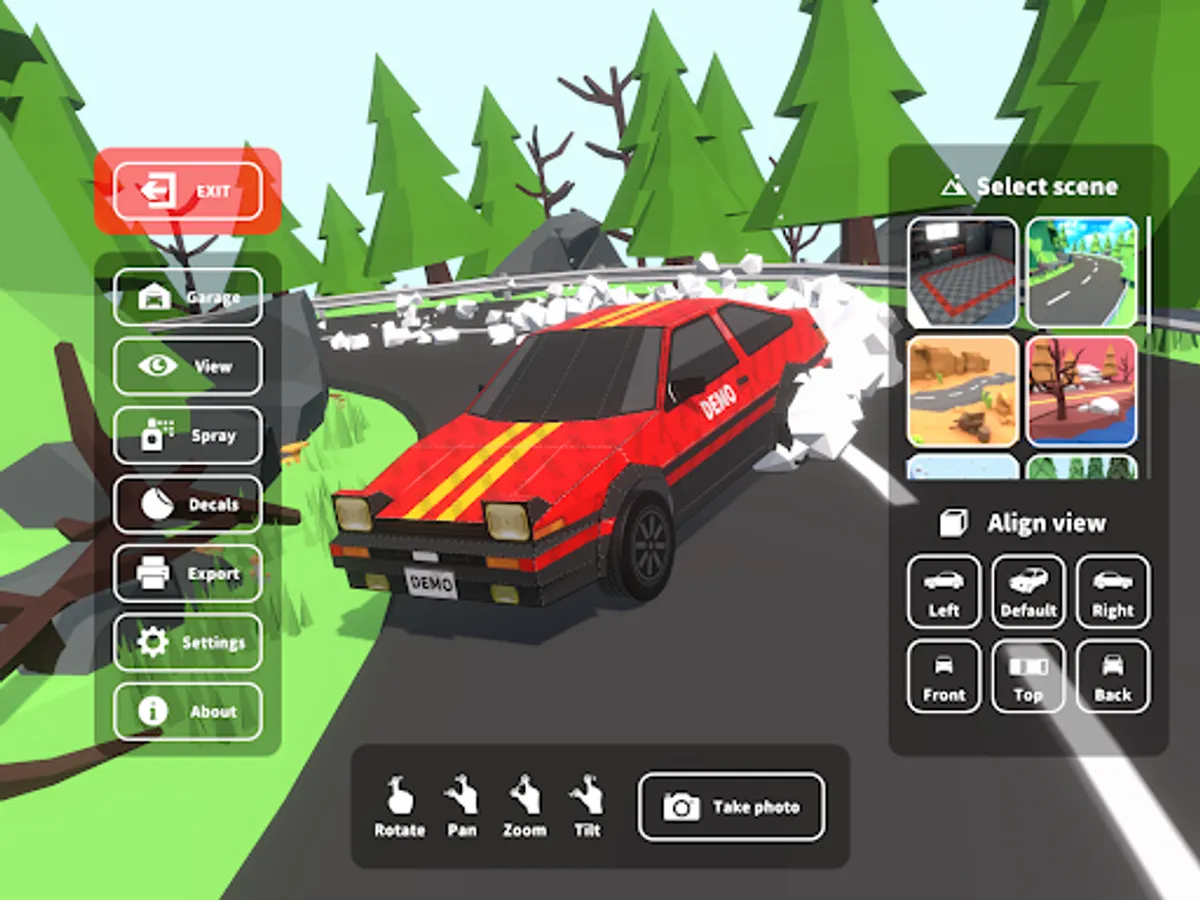Image resolution: width=1200 pixels, height=900 pixels.
Task: Select the pink autumn scene thumbnail
Action: (1082, 391)
